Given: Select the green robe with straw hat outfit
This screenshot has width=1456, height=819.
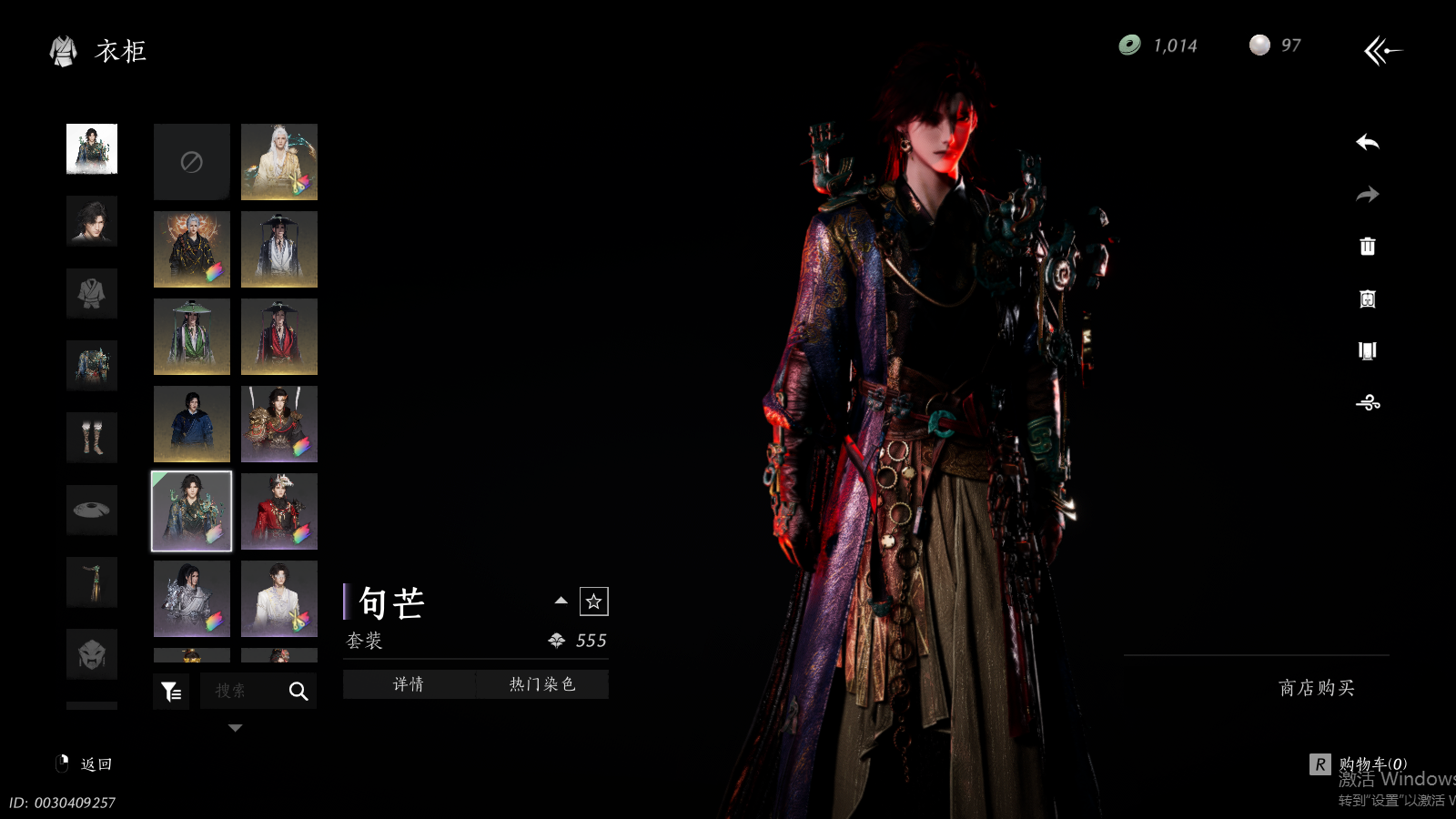Looking at the screenshot, I should coord(191,337).
